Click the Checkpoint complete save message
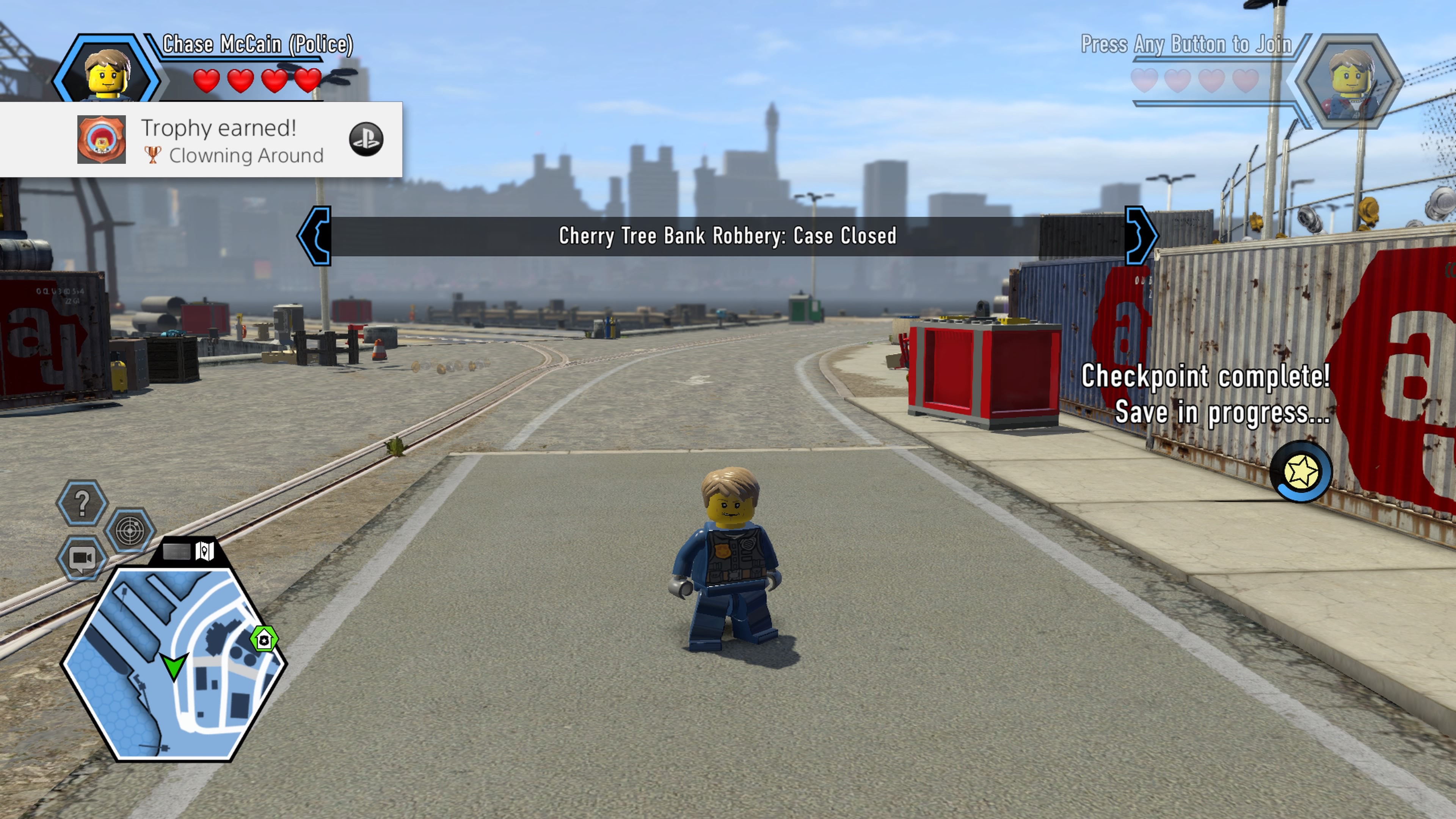Screen dimensions: 1456x819 point(1206,394)
